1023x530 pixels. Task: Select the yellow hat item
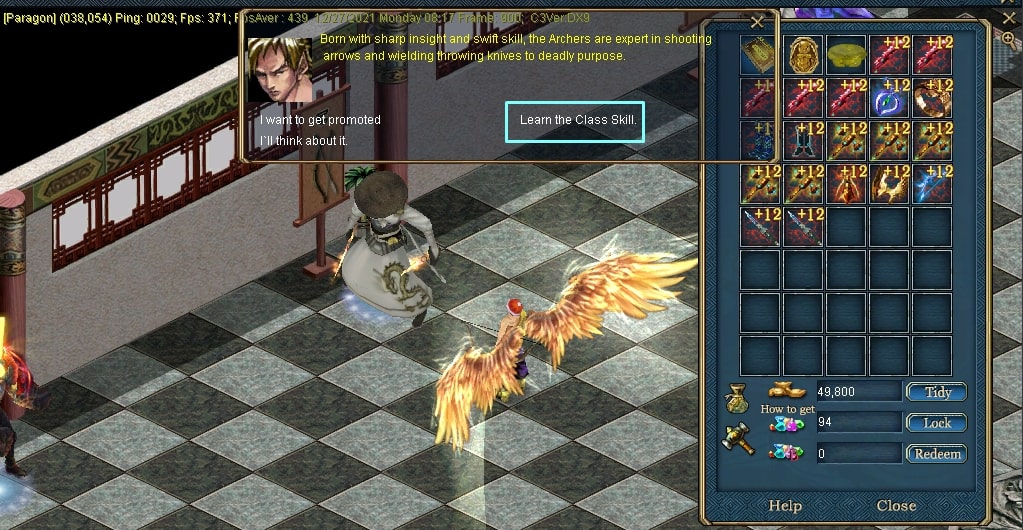[x=846, y=53]
